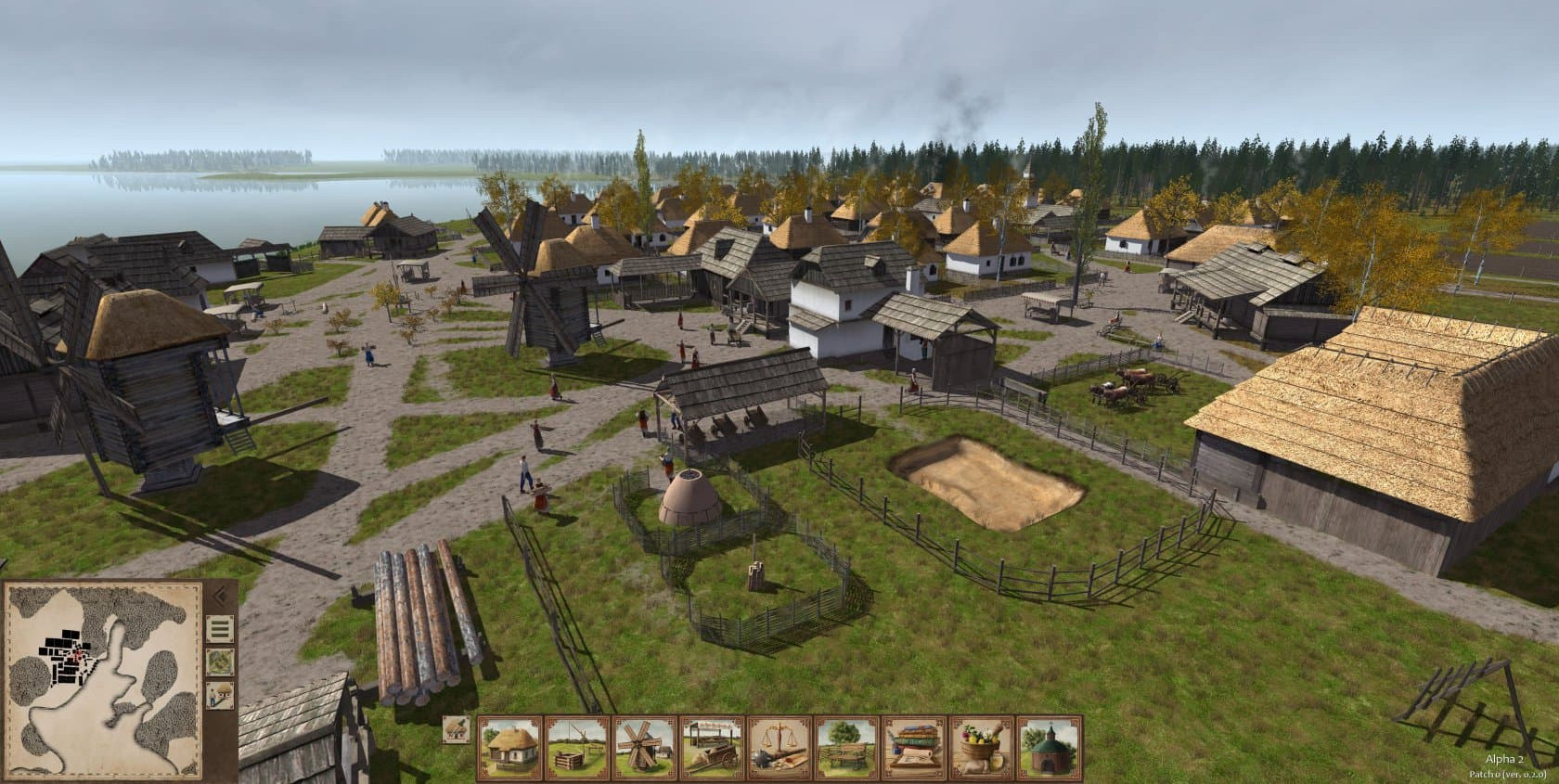This screenshot has height=784, width=1559.
Task: Open the three-line hamburger menu
Action: 220,630
